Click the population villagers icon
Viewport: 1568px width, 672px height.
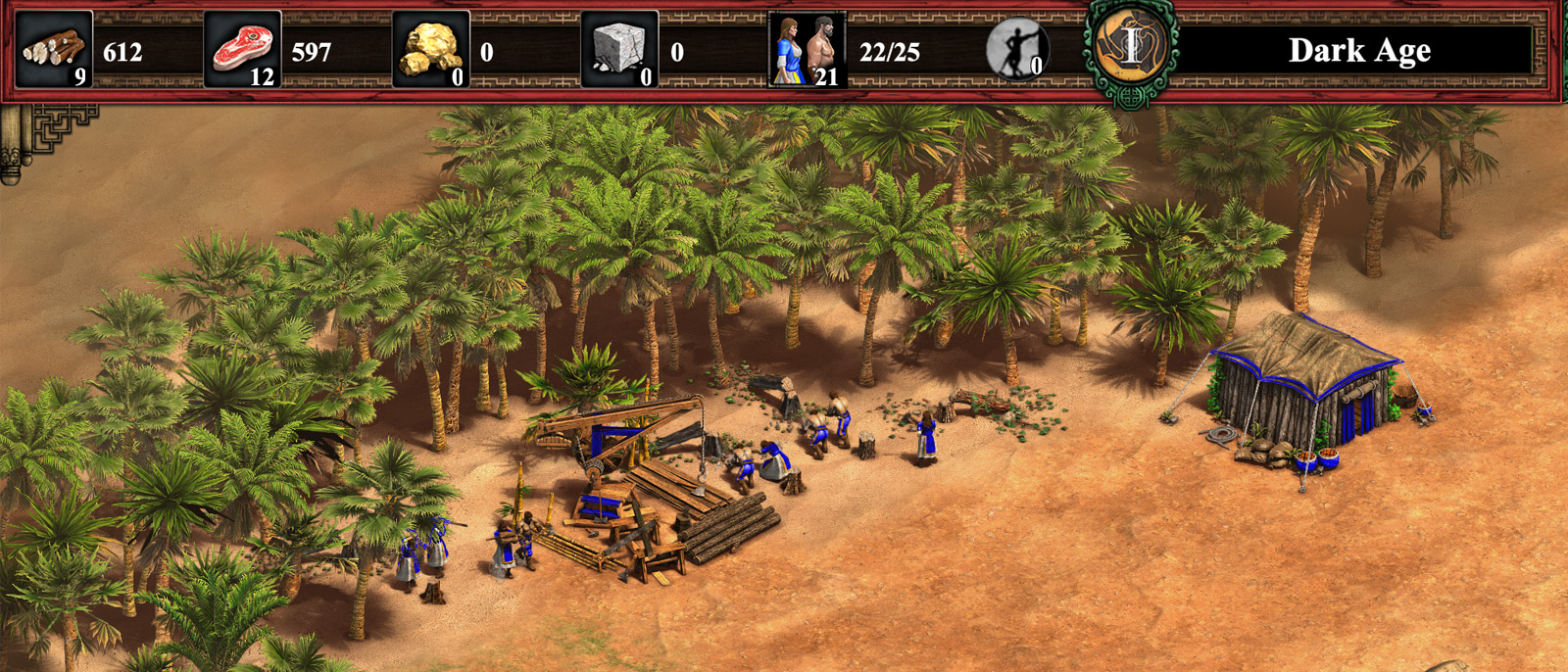[x=807, y=49]
